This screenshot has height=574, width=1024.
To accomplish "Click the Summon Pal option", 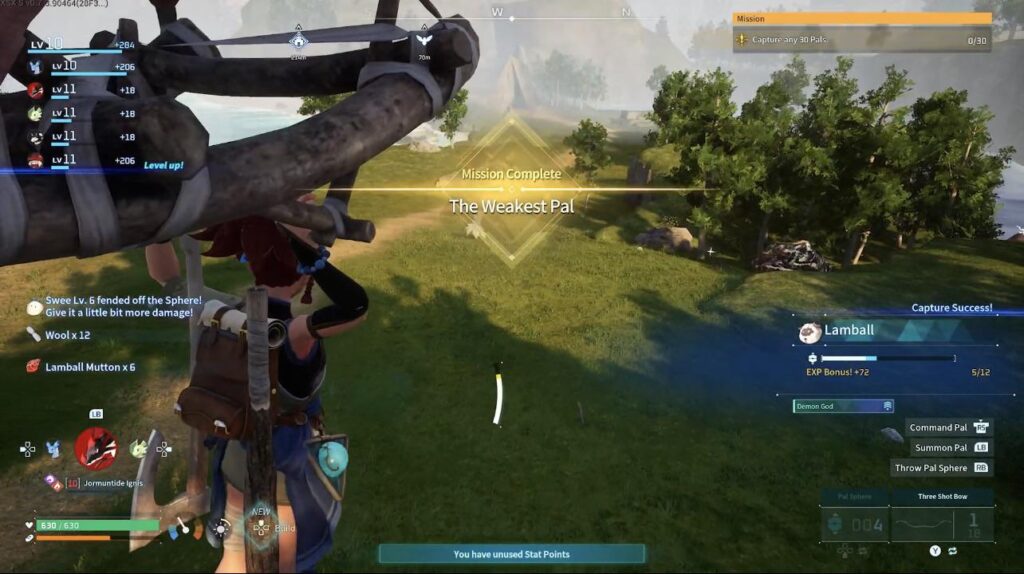I will (949, 448).
